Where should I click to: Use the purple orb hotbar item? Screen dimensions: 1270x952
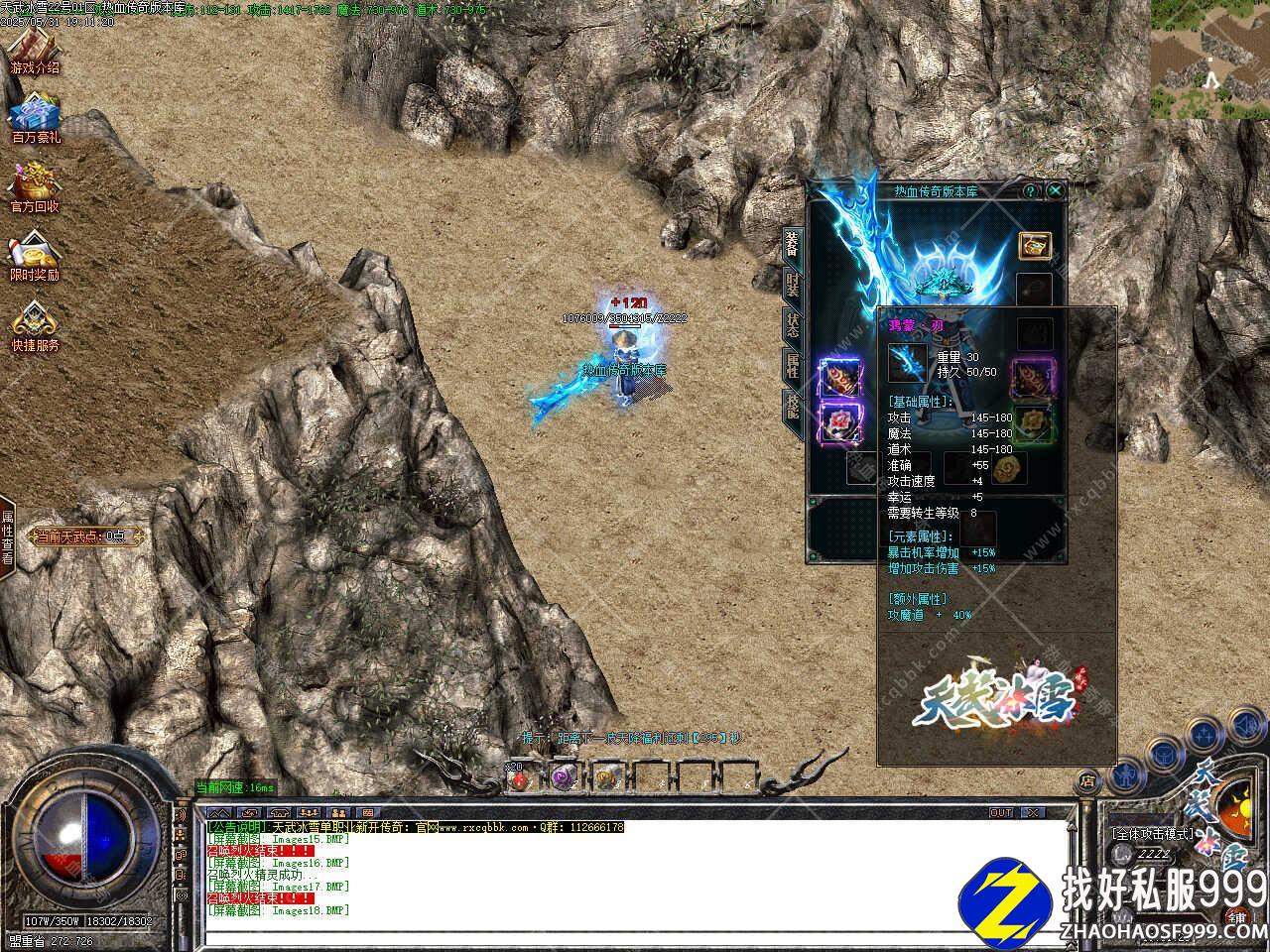(x=564, y=778)
